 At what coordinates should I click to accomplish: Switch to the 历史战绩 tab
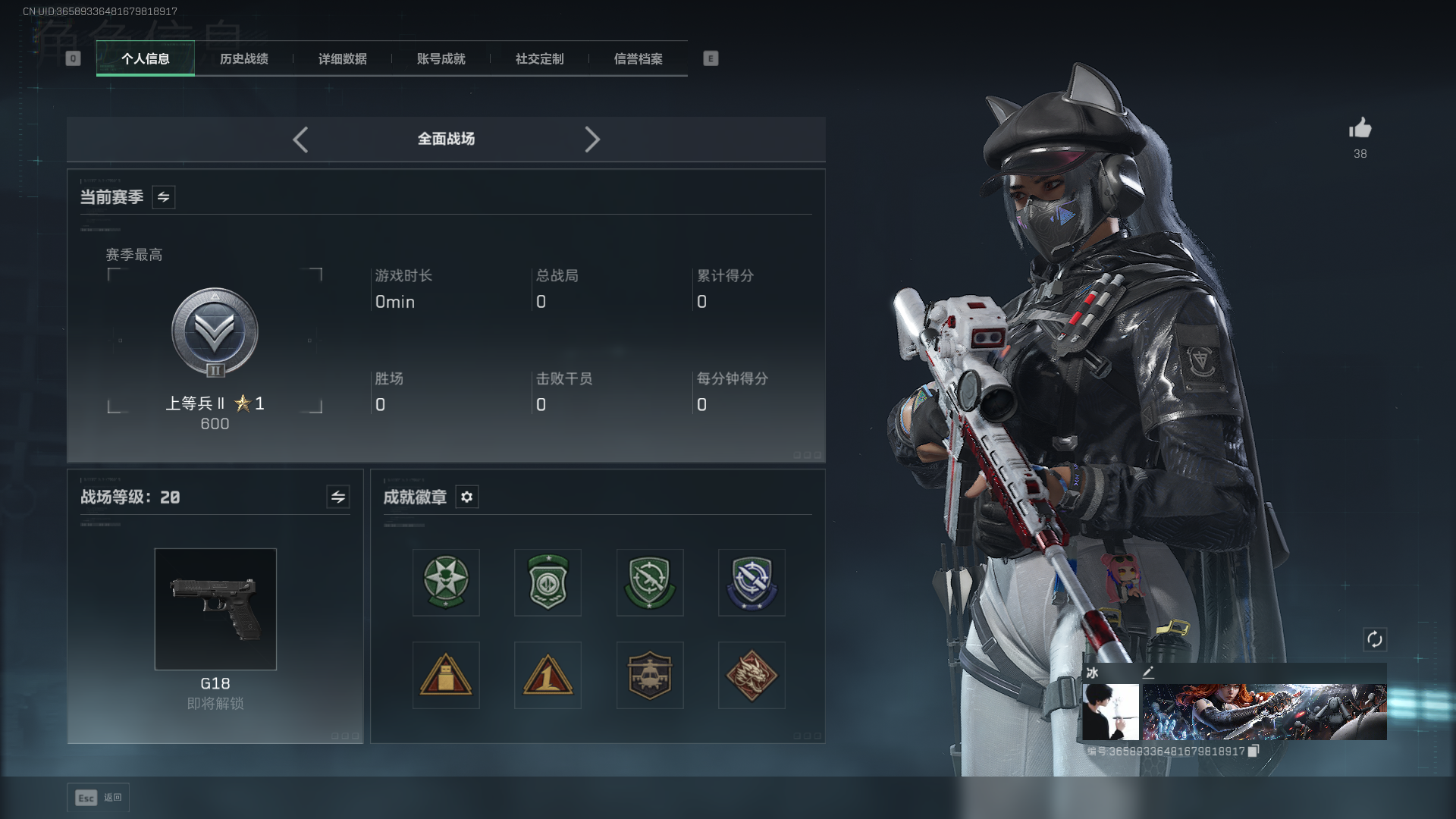click(x=243, y=59)
